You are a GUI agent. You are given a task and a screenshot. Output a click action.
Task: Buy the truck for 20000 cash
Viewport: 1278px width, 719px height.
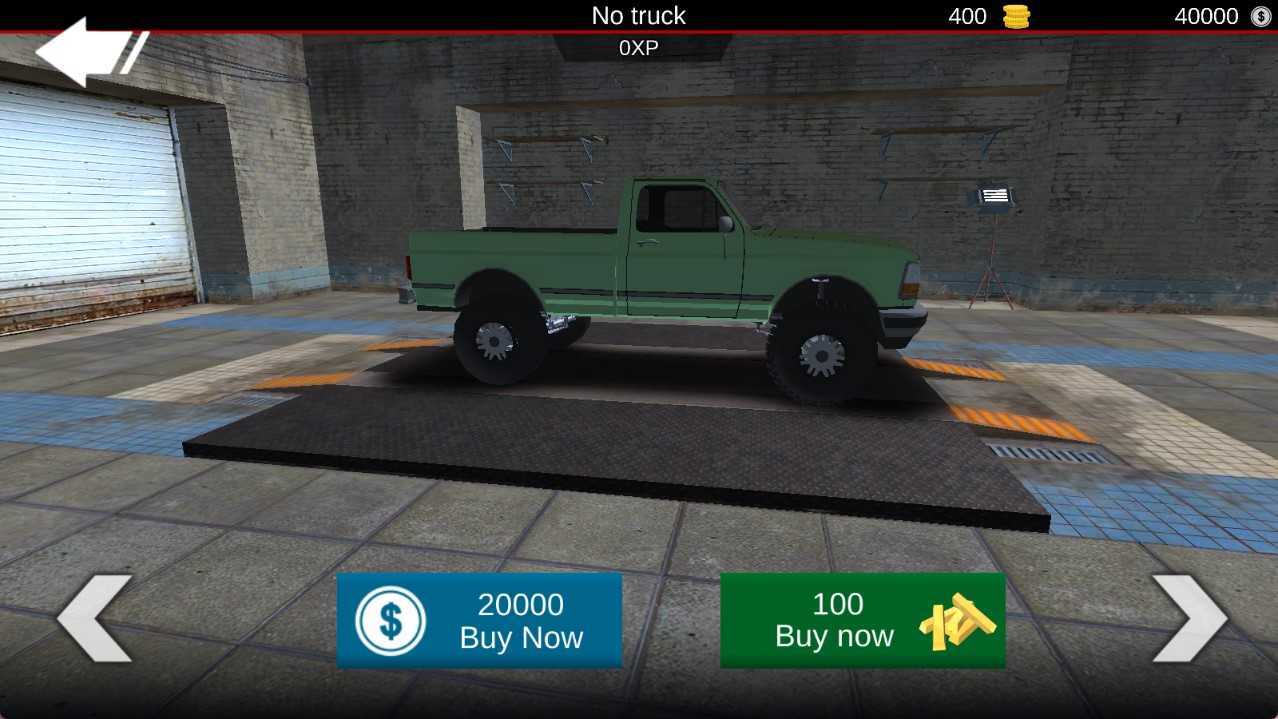pos(479,620)
